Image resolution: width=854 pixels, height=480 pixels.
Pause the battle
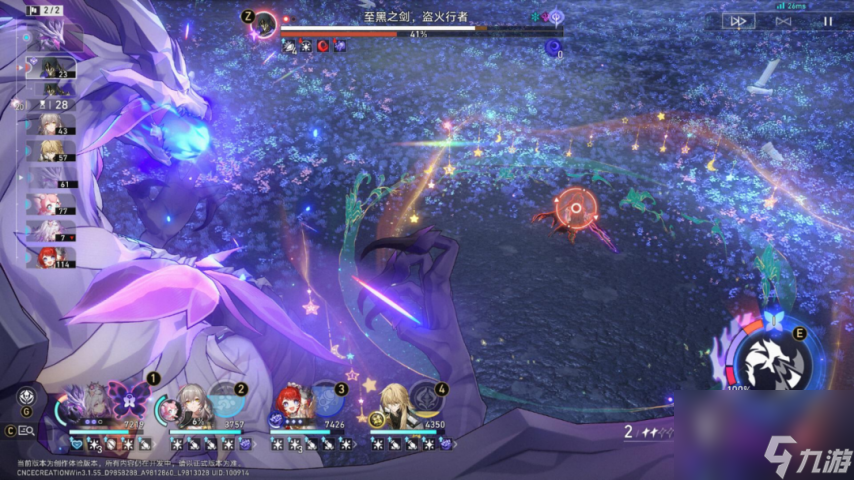point(827,20)
